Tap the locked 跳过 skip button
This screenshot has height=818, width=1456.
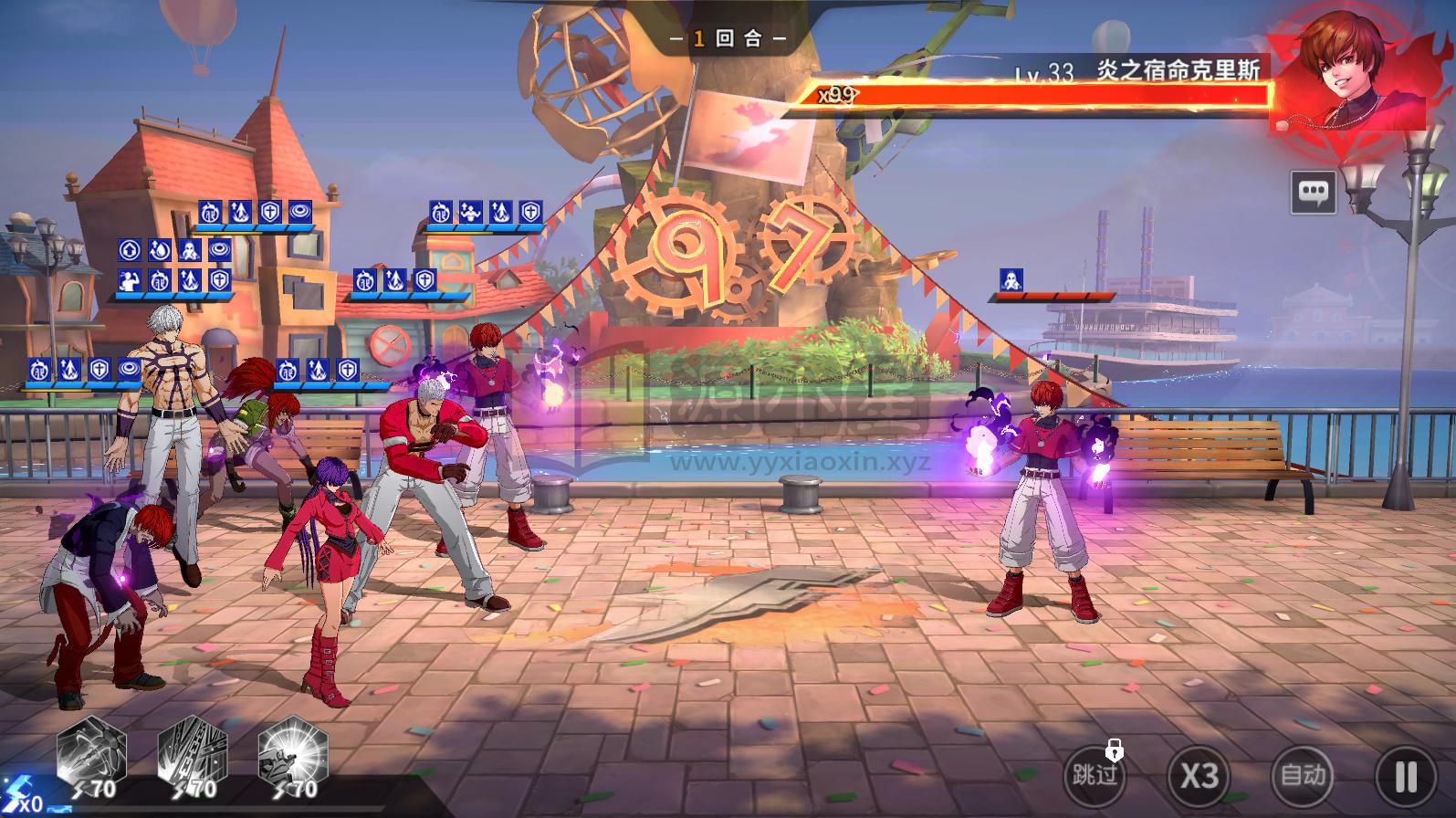tap(1095, 776)
